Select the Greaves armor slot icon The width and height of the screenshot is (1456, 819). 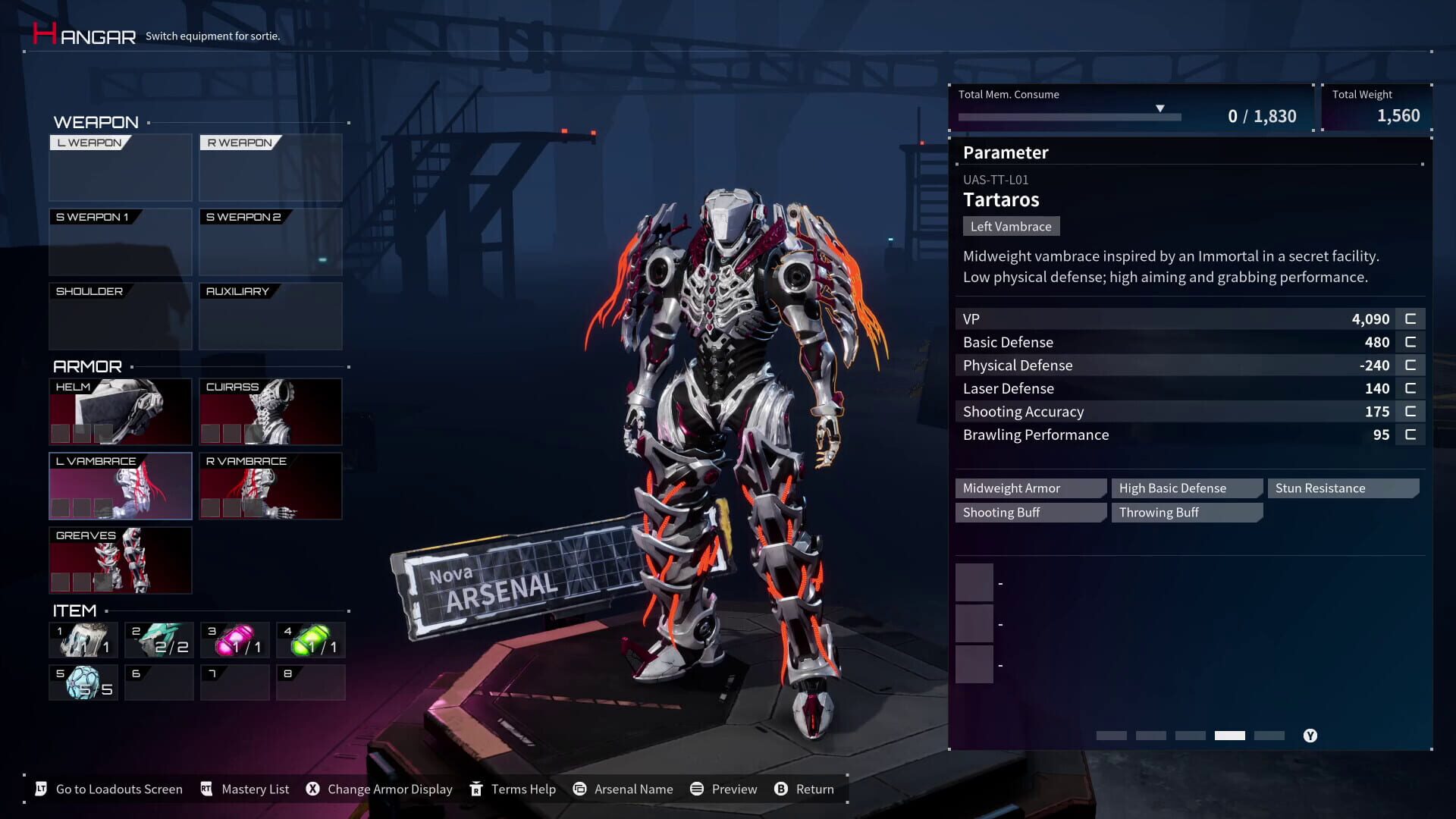120,560
